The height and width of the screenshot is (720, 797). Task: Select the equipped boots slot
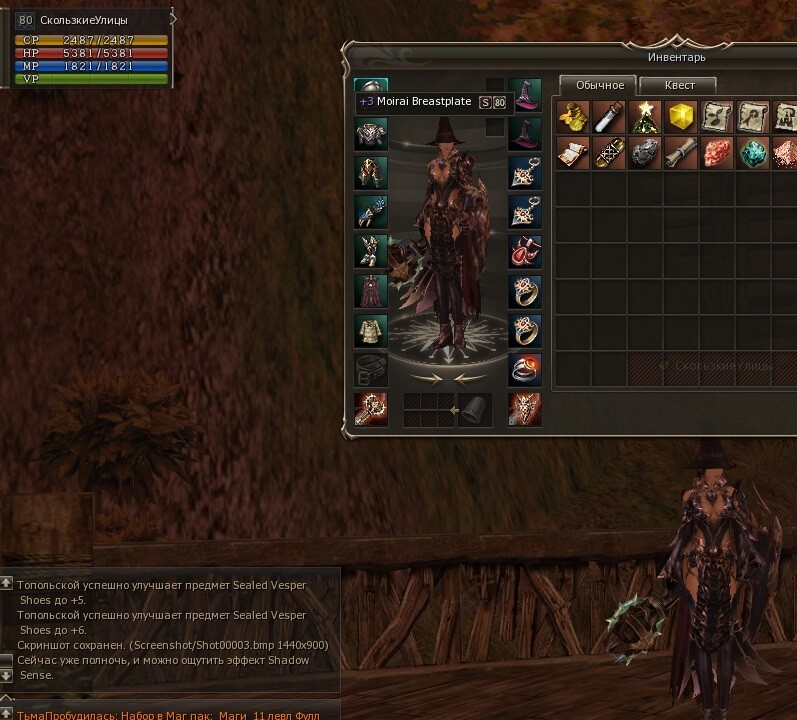click(x=371, y=251)
